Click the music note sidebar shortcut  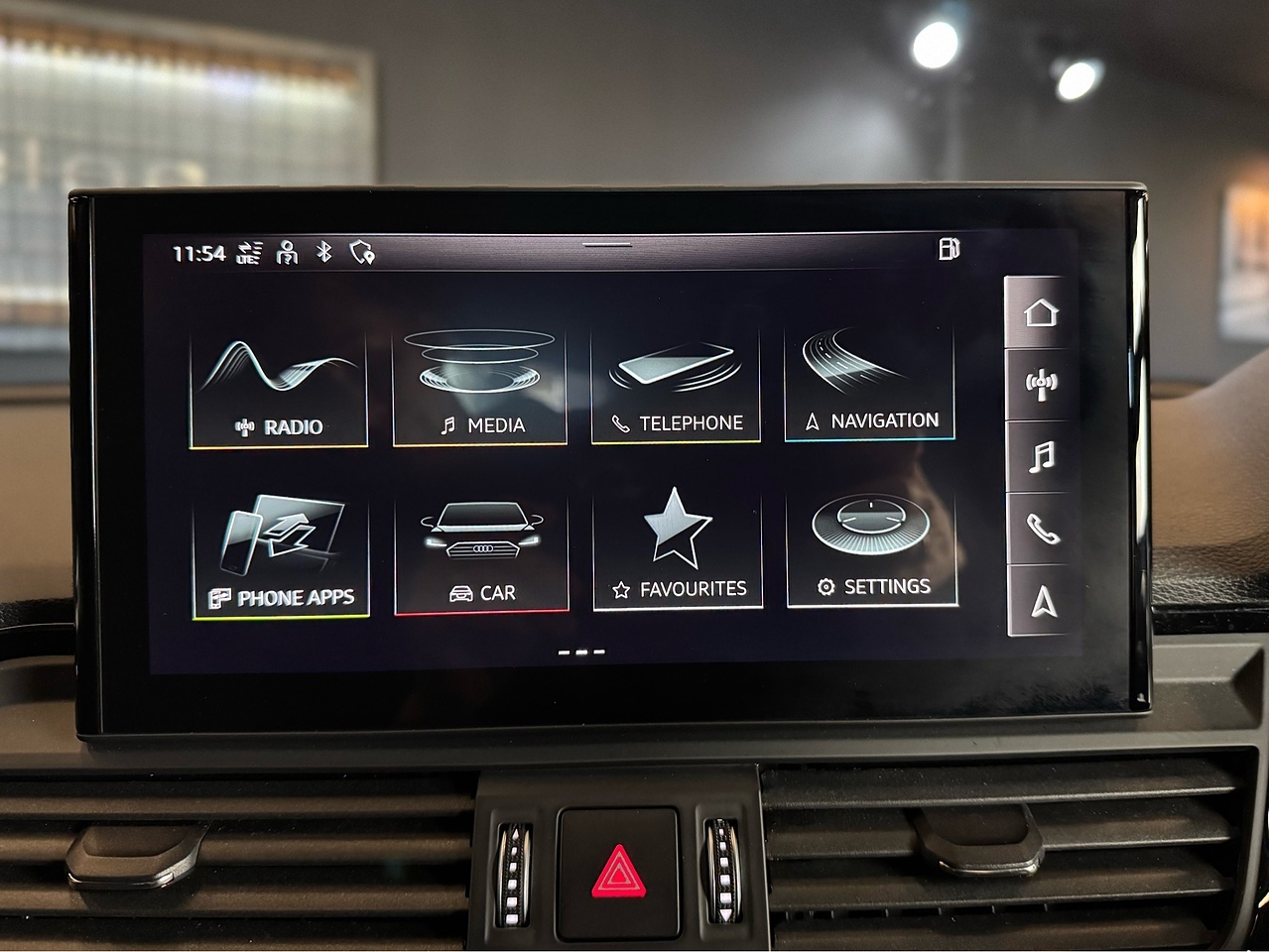(x=1041, y=457)
